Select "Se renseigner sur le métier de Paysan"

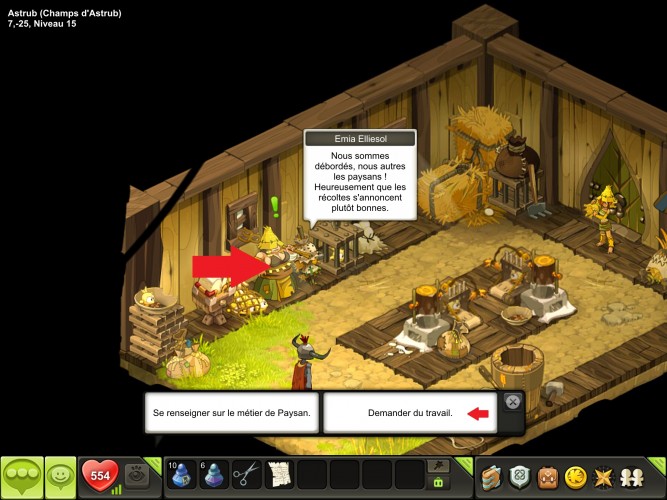click(x=232, y=412)
